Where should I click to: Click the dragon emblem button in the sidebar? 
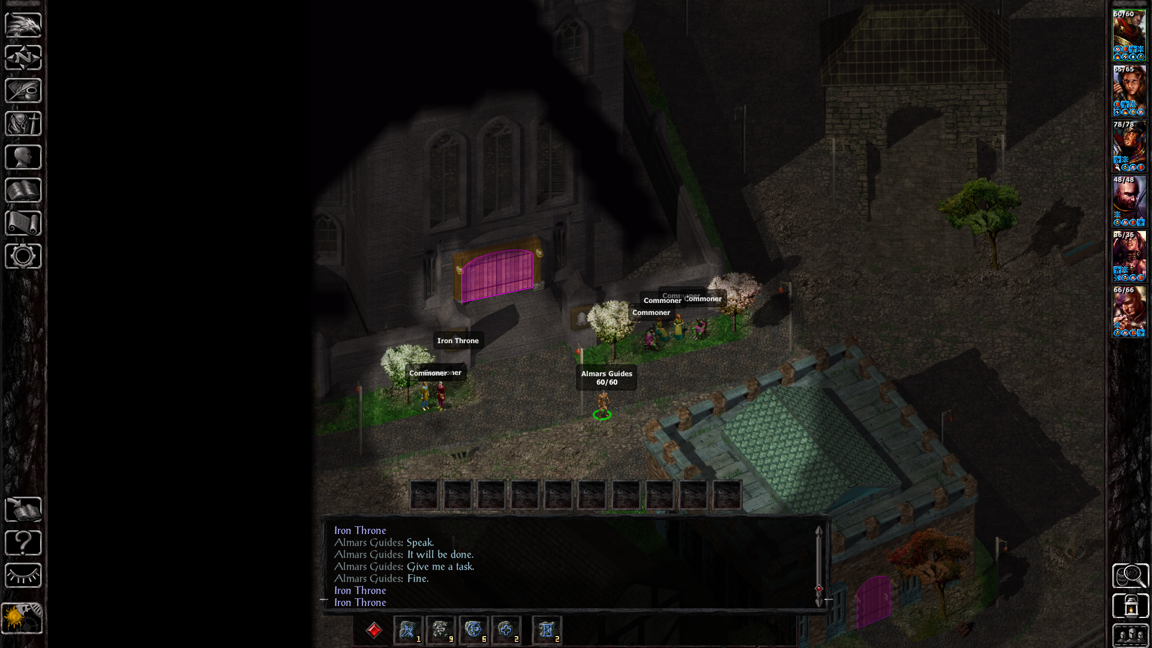(23, 24)
